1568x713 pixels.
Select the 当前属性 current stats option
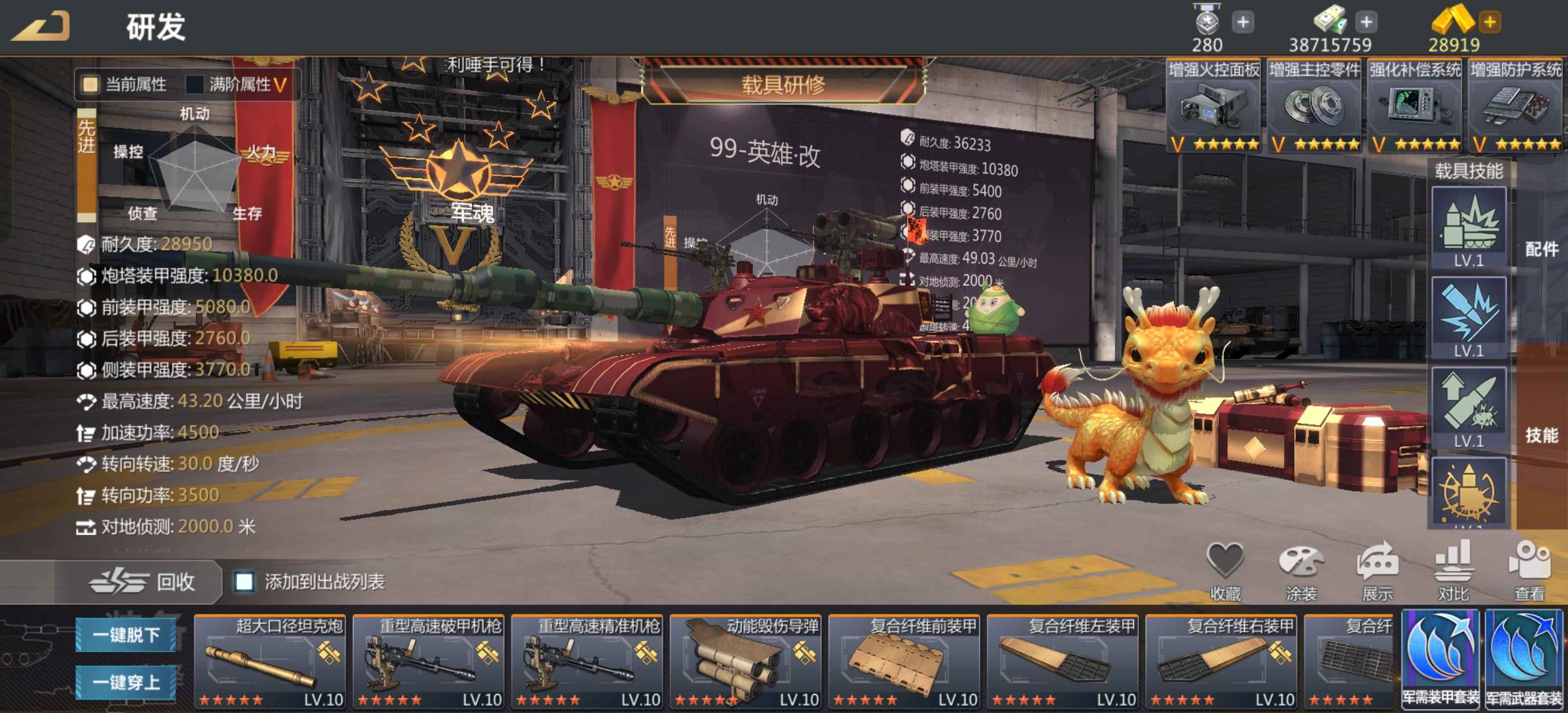(x=91, y=84)
